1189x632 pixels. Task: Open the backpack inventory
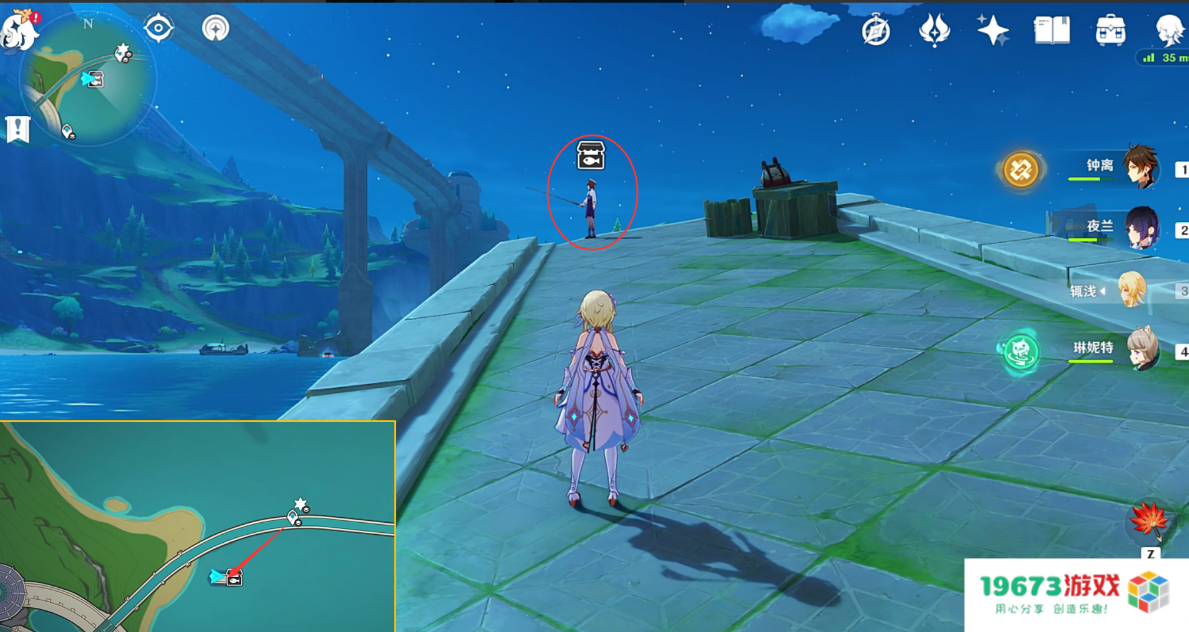click(x=1110, y=31)
